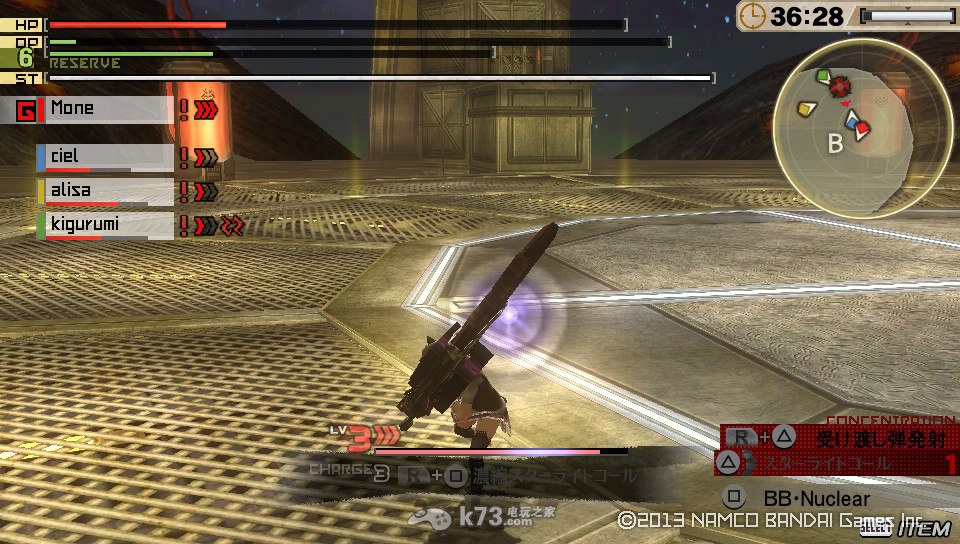The width and height of the screenshot is (960, 544).
Task: Select party member alisa in the list
Action: point(106,190)
